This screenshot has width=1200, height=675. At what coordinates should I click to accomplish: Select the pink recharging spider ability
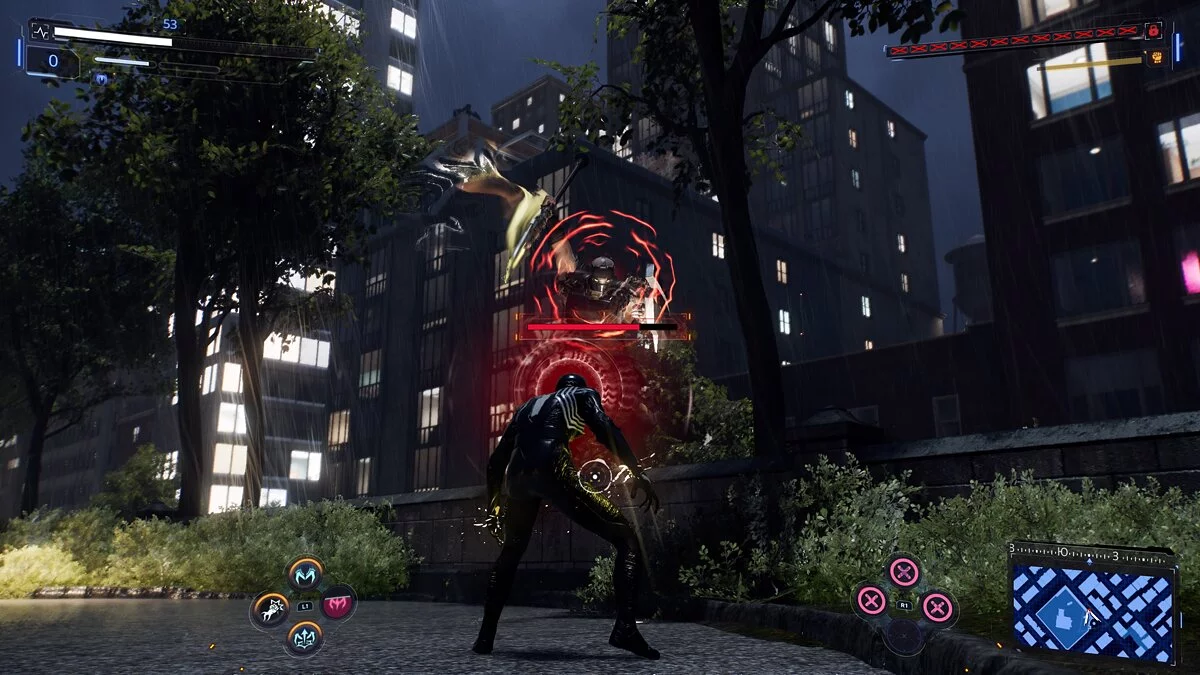point(338,602)
